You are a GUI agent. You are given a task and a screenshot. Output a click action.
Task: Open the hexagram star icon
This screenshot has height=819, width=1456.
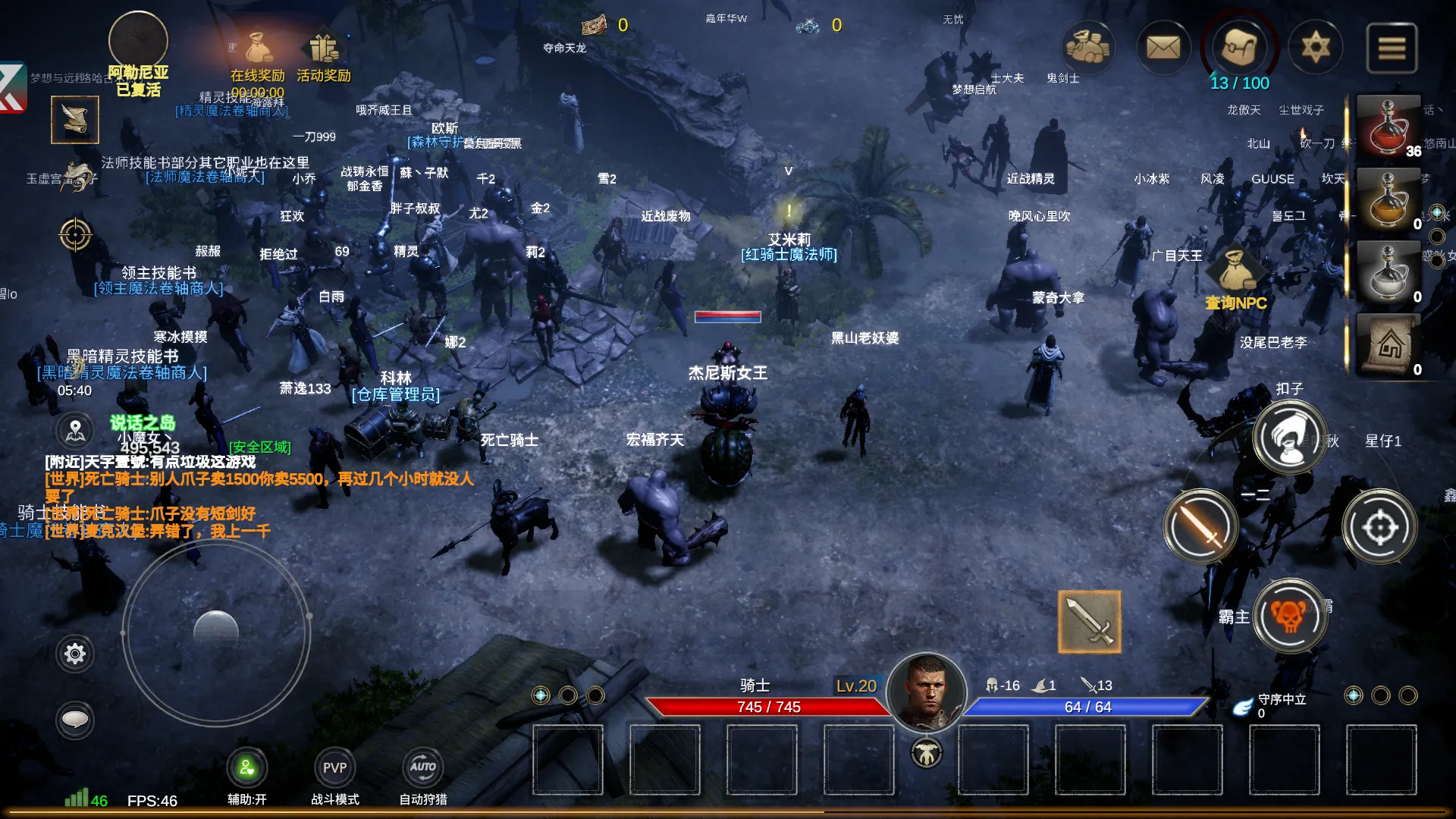(x=1316, y=48)
